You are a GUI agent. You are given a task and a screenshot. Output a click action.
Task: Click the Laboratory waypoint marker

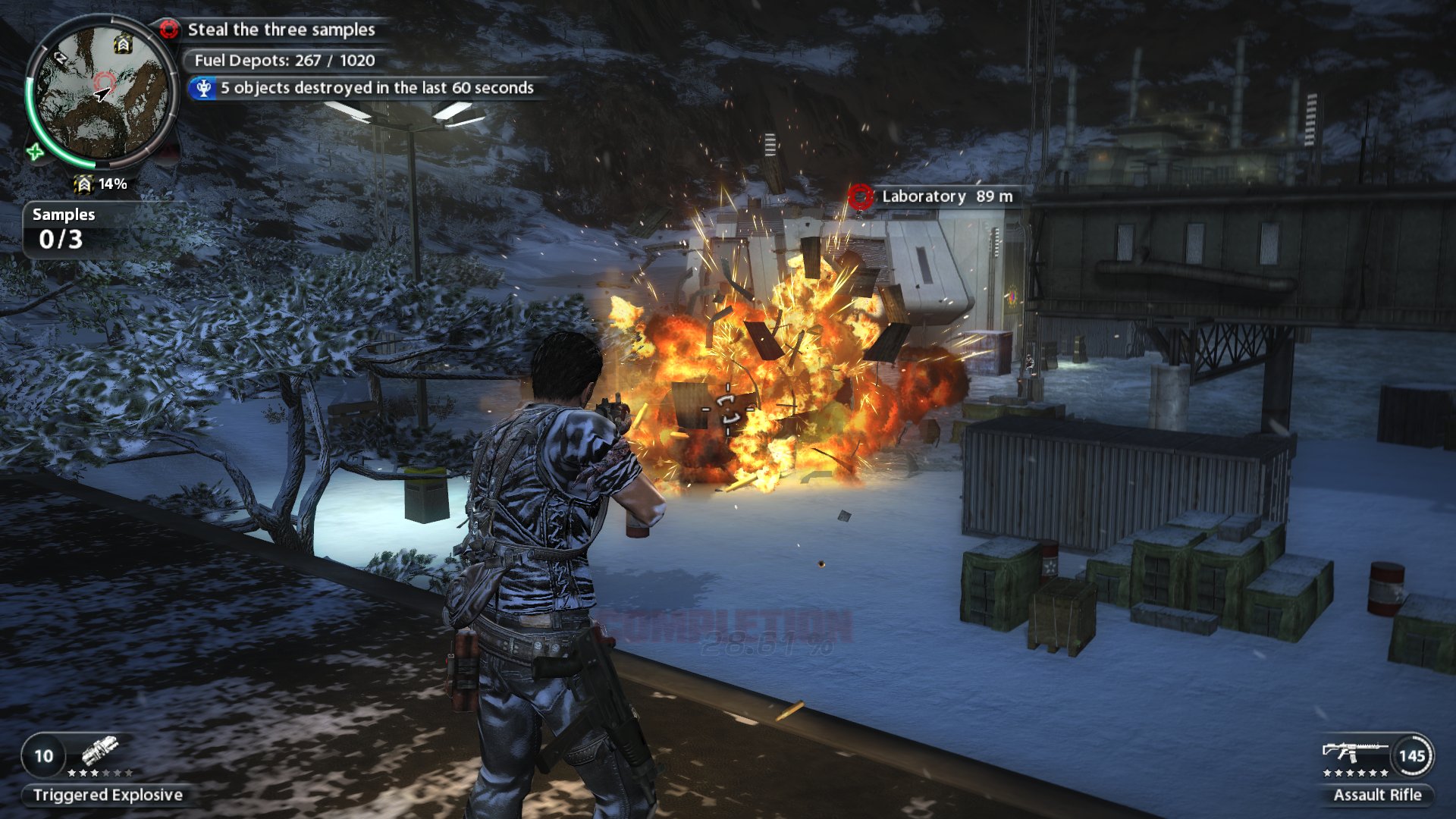click(x=860, y=196)
